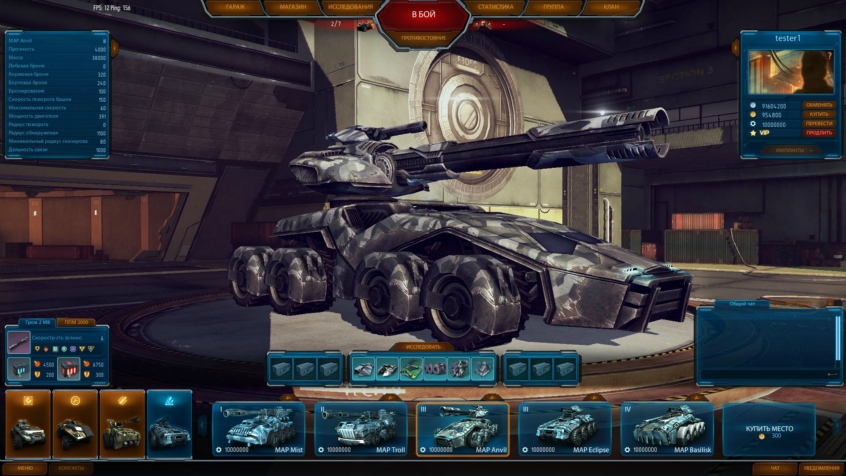Click the Купить gold button
The image size is (846, 476).
[x=819, y=114]
